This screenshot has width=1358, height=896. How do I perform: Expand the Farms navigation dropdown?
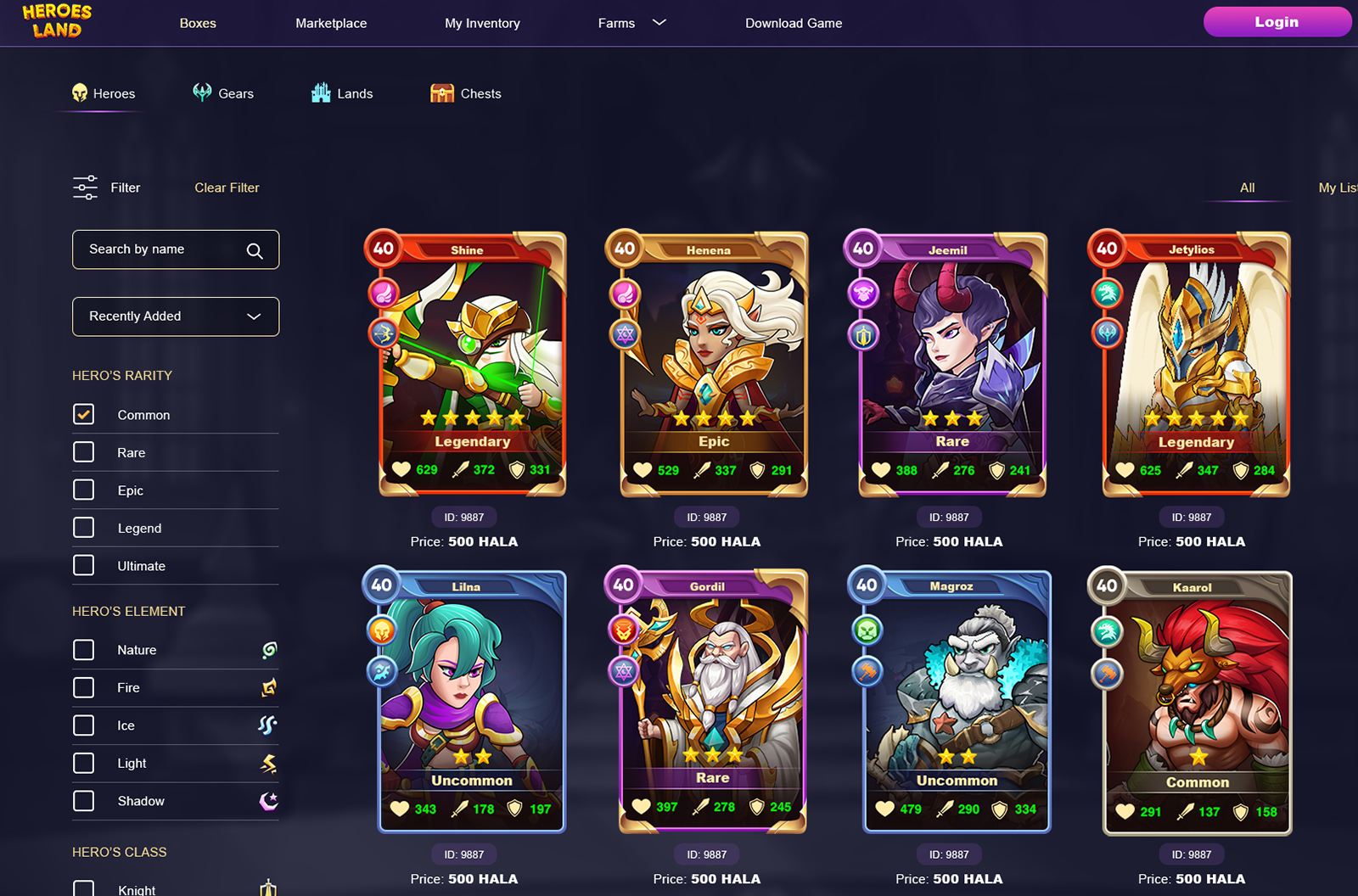pos(660,23)
